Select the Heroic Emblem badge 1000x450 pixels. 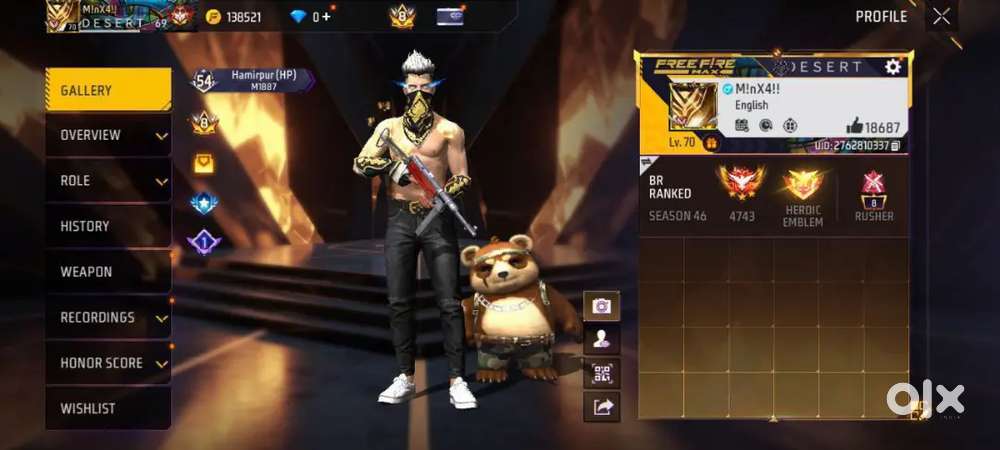click(x=803, y=185)
